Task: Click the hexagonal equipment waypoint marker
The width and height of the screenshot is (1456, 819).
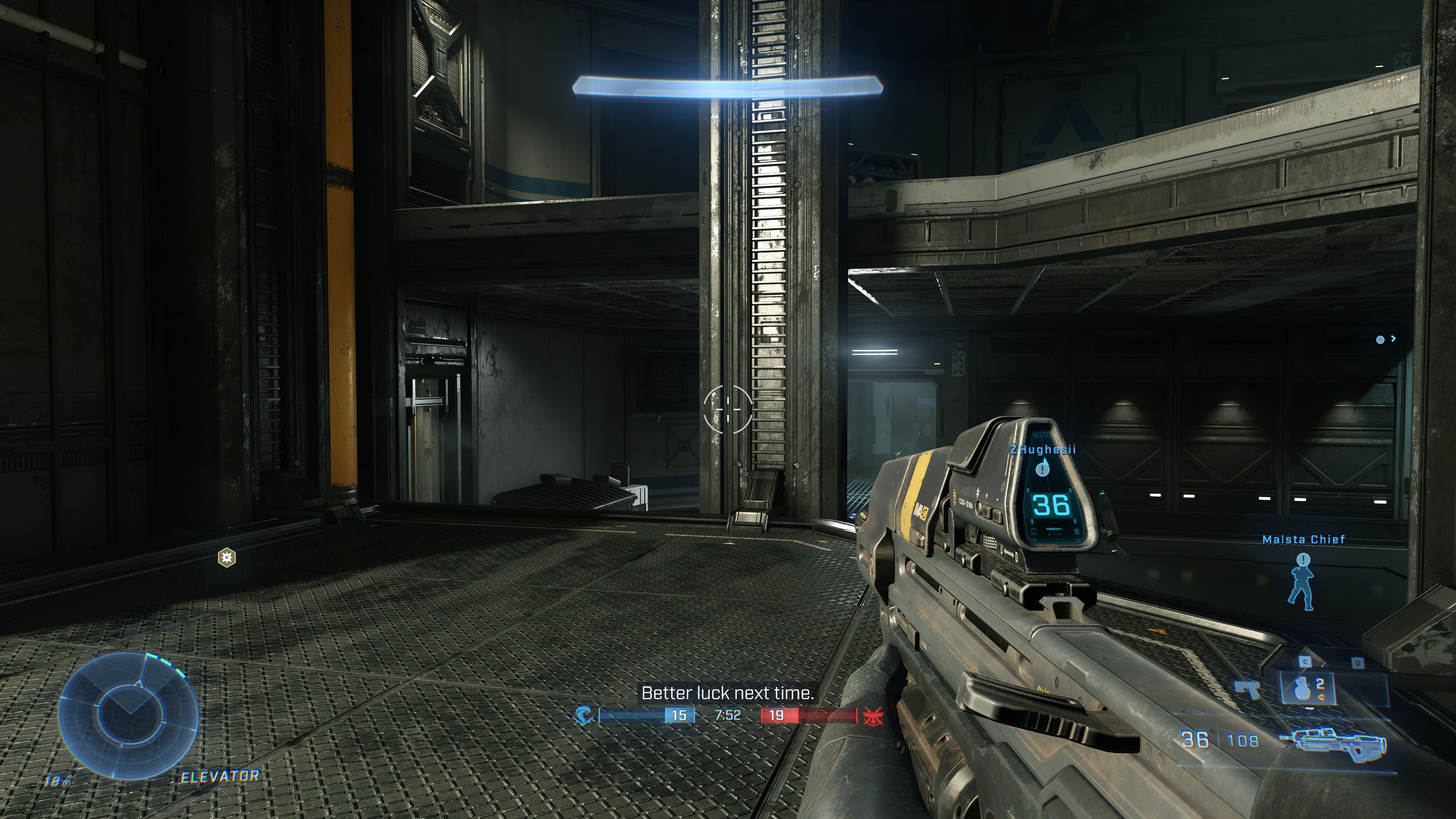Action: [x=227, y=558]
